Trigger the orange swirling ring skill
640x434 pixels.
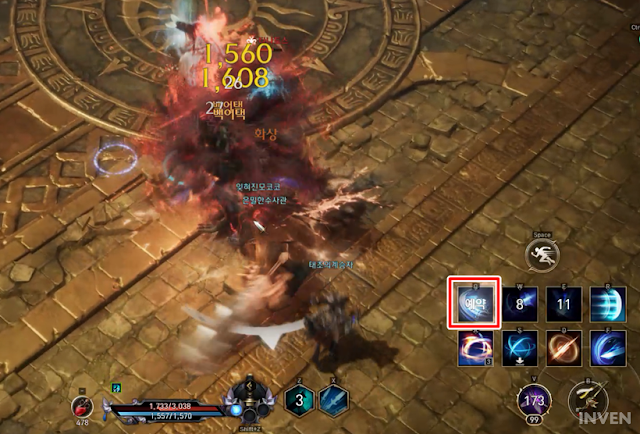(x=474, y=347)
